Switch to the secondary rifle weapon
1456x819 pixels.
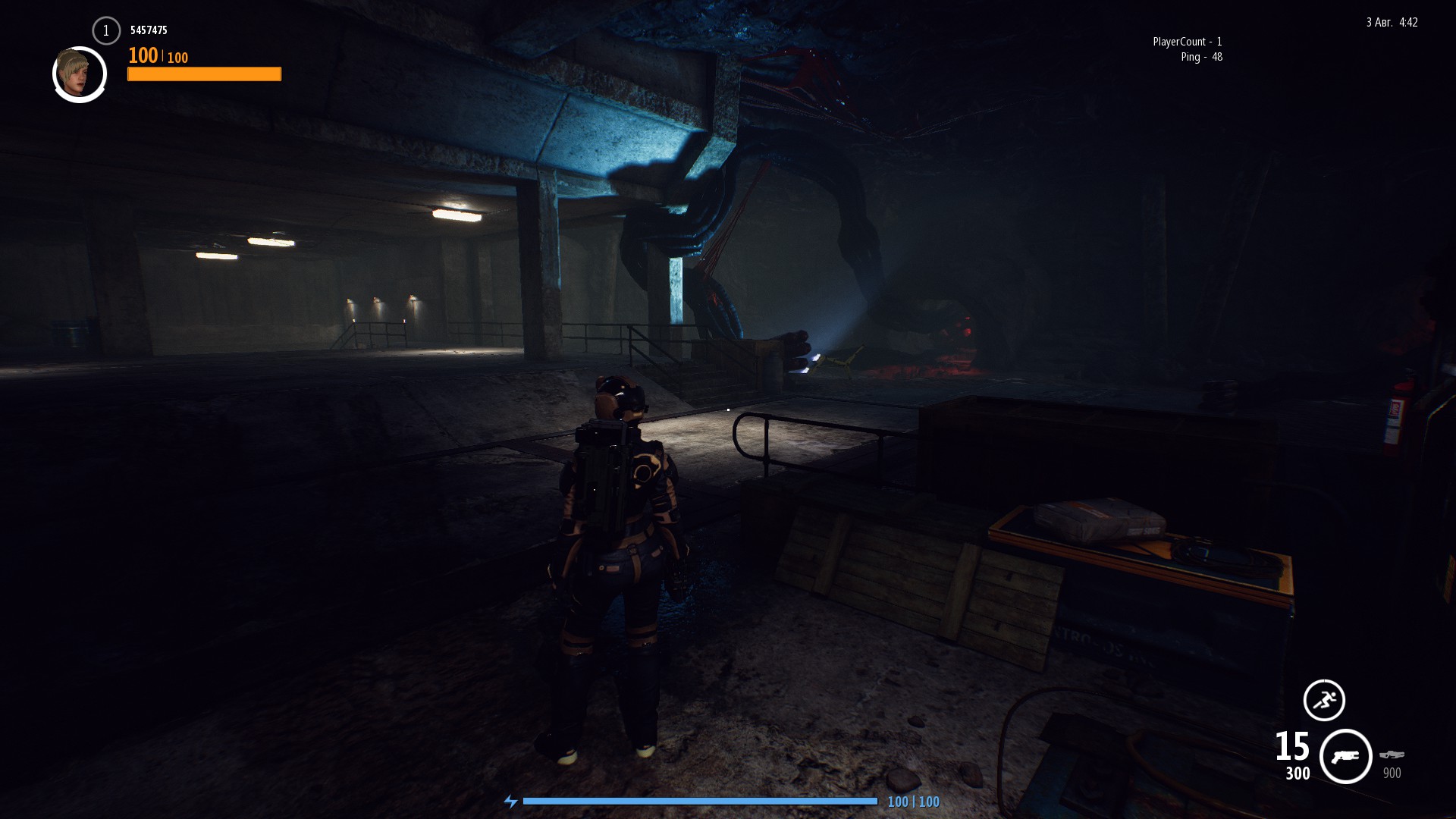(1392, 755)
